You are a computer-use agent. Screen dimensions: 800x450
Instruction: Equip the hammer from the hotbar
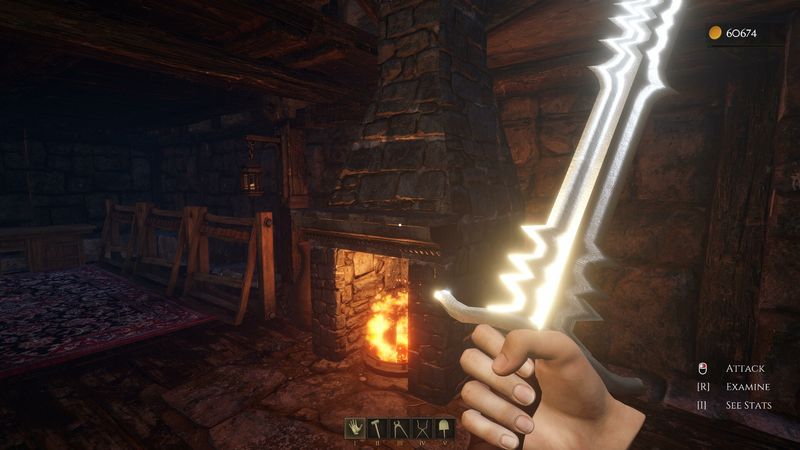pyautogui.click(x=378, y=428)
